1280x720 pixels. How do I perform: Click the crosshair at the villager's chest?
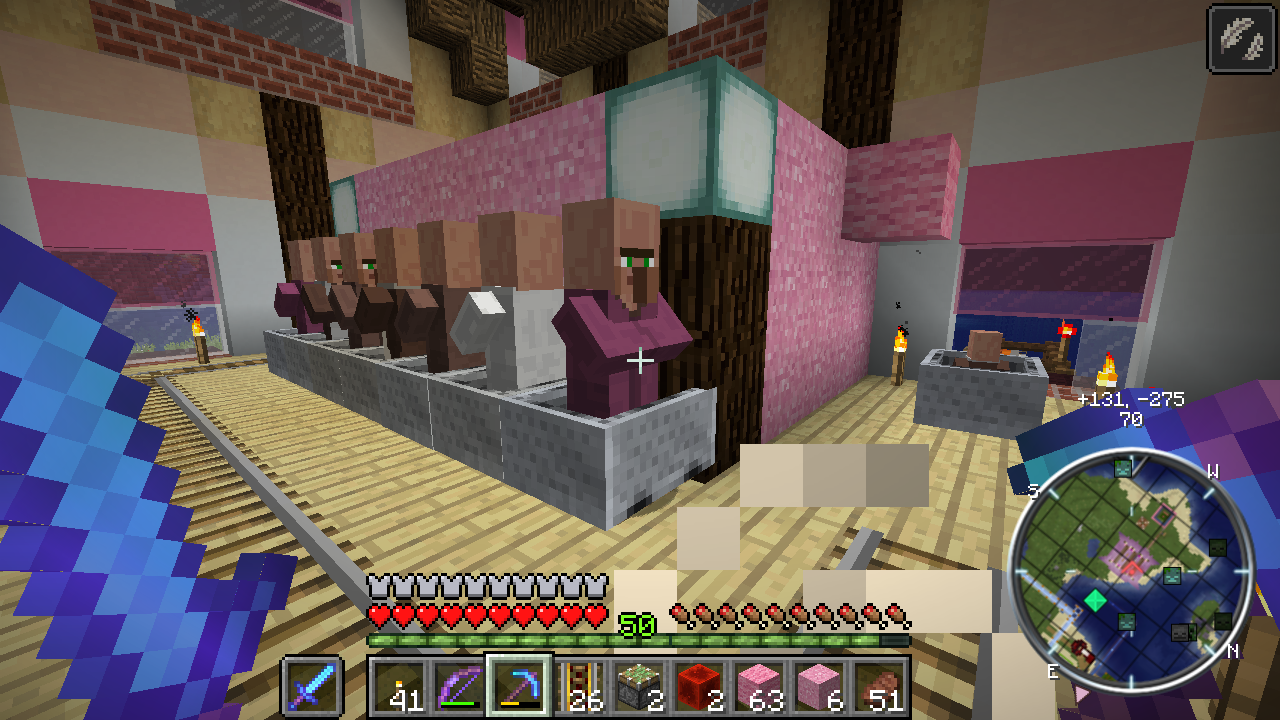tap(640, 360)
